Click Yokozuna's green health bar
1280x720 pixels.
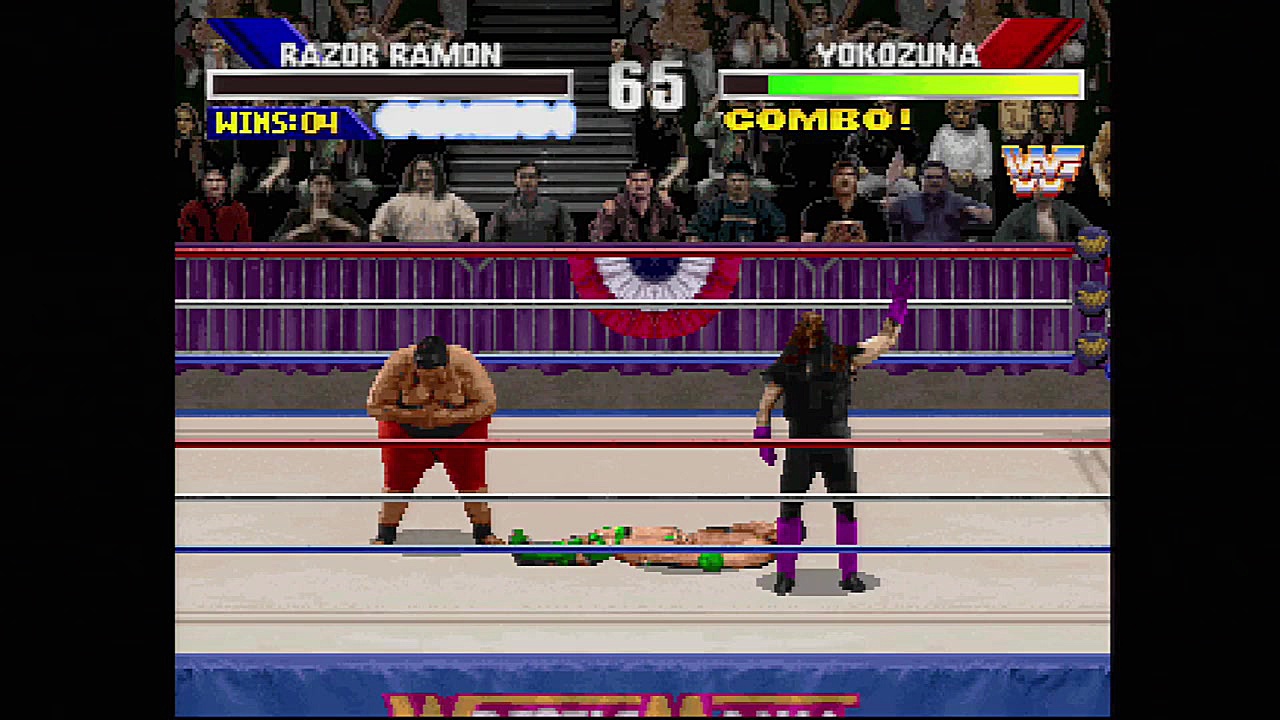coord(900,85)
